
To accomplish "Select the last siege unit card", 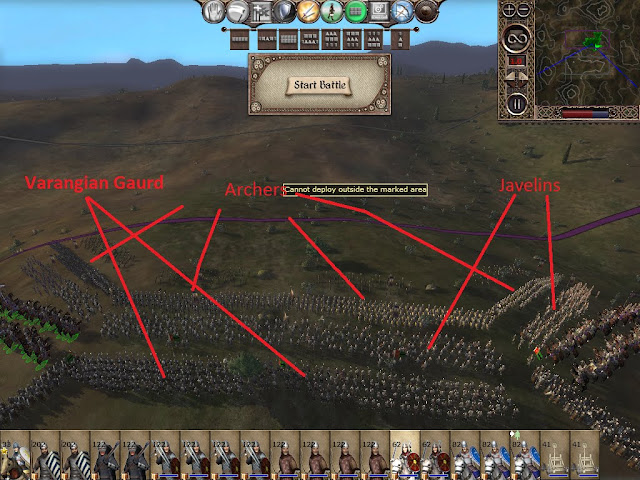I will [x=584, y=460].
